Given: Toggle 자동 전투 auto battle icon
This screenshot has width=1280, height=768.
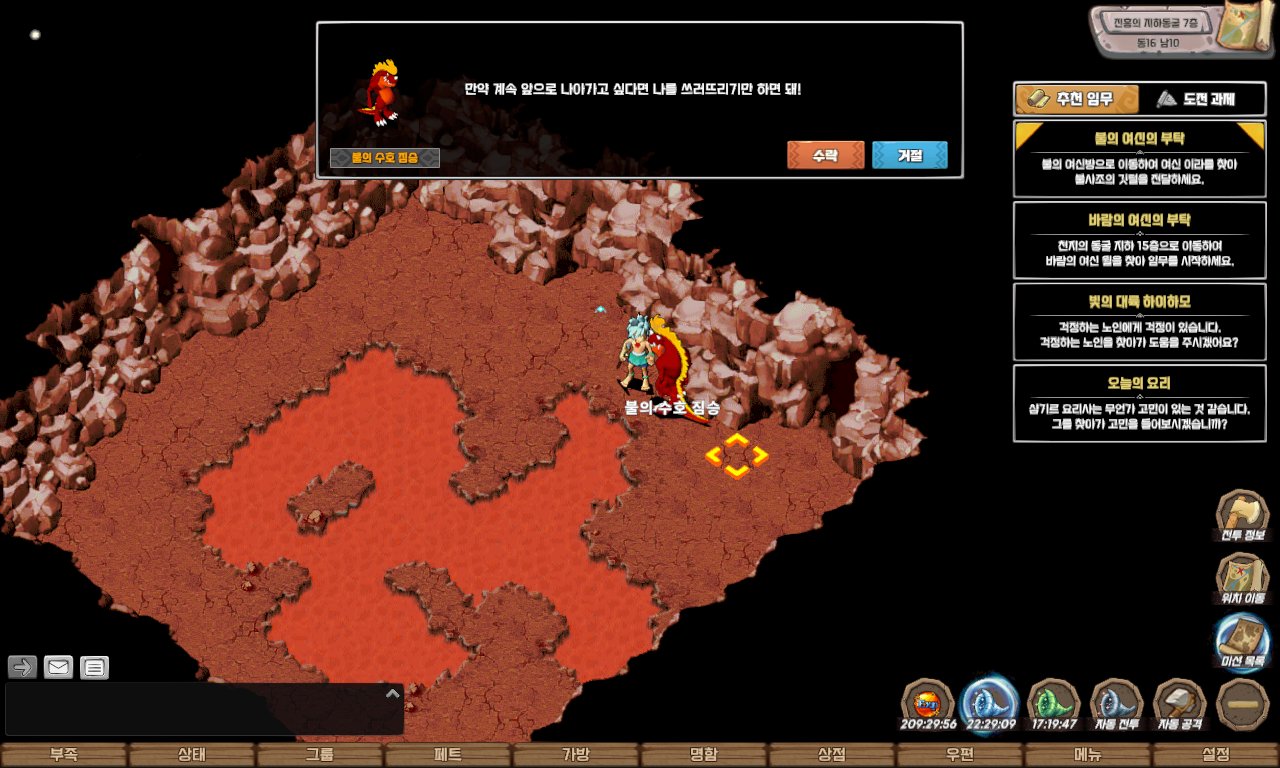Looking at the screenshot, I should [1115, 704].
